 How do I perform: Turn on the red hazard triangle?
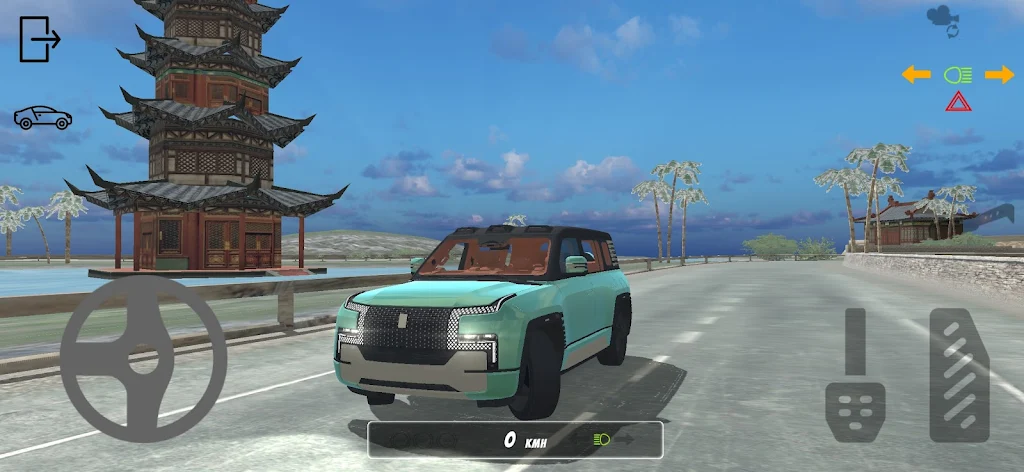point(957,101)
